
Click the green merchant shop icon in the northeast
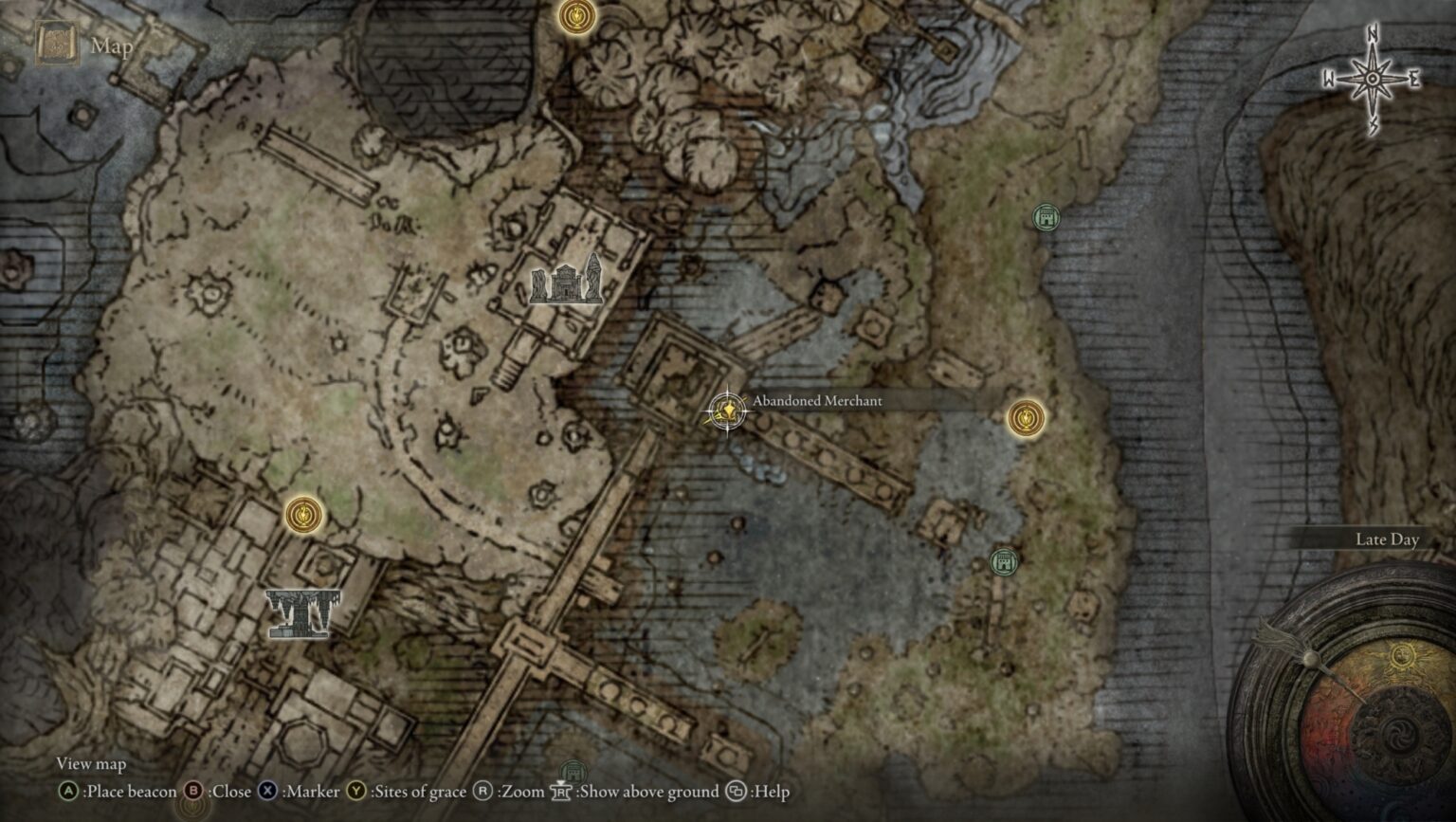pyautogui.click(x=1046, y=216)
